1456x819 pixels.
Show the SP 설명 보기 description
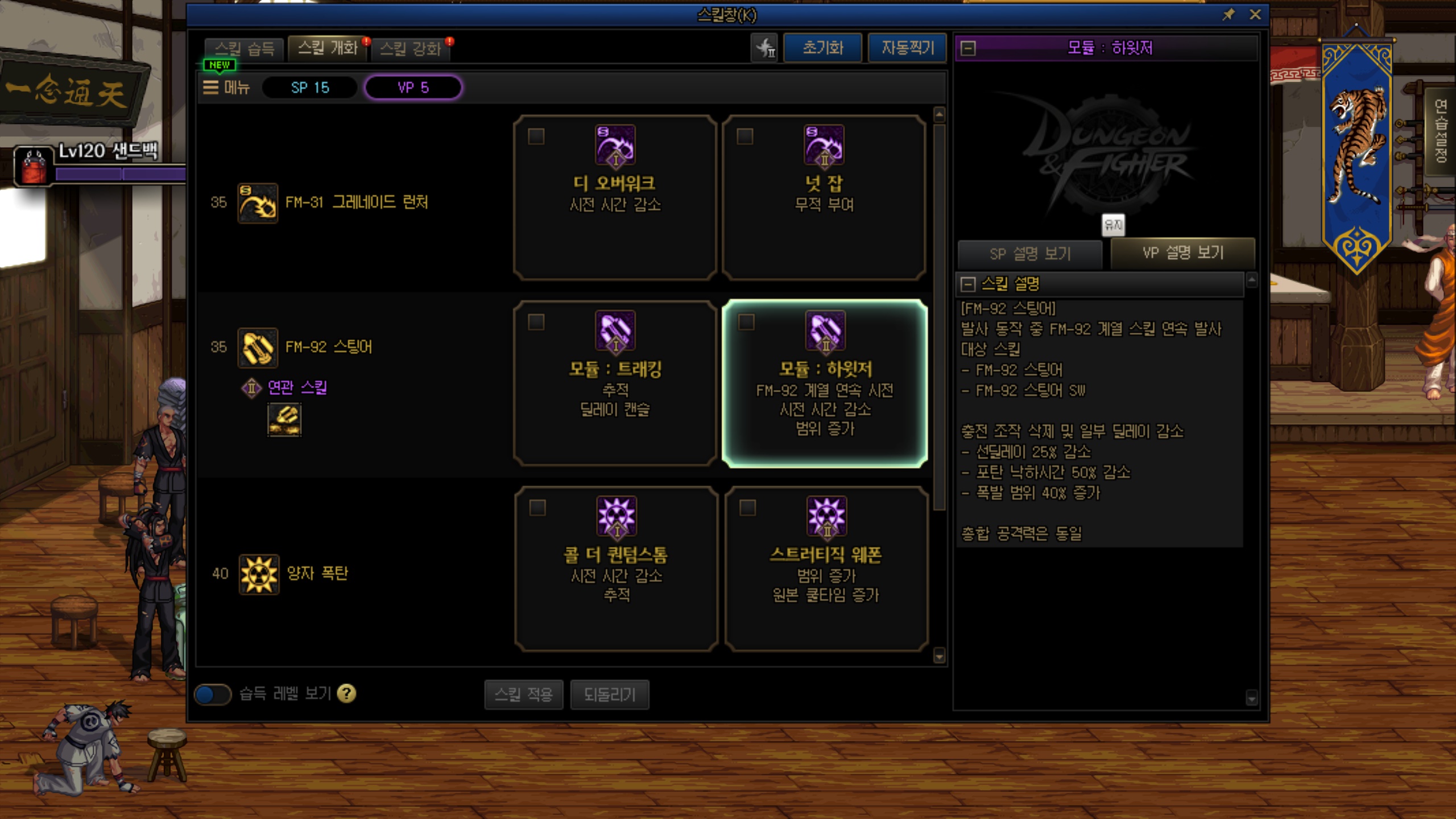point(1030,254)
